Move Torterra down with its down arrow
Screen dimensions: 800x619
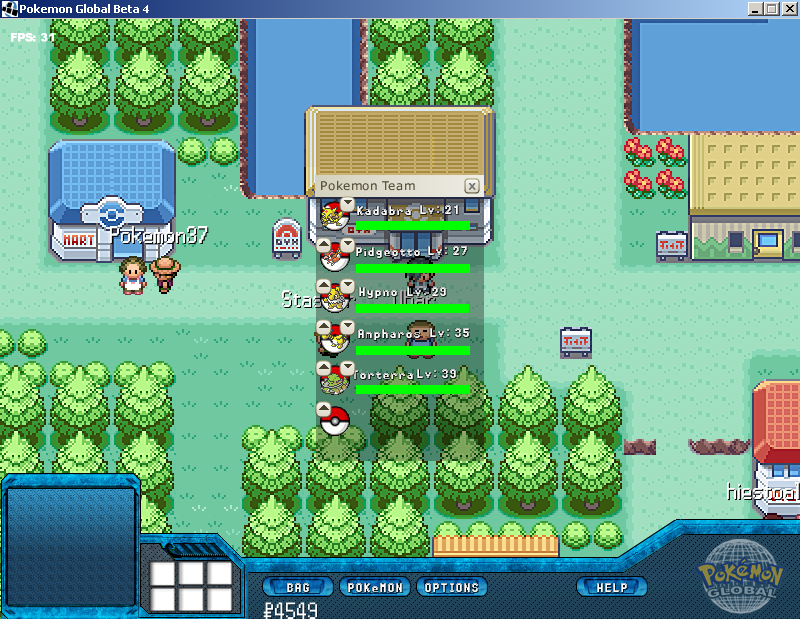347,366
